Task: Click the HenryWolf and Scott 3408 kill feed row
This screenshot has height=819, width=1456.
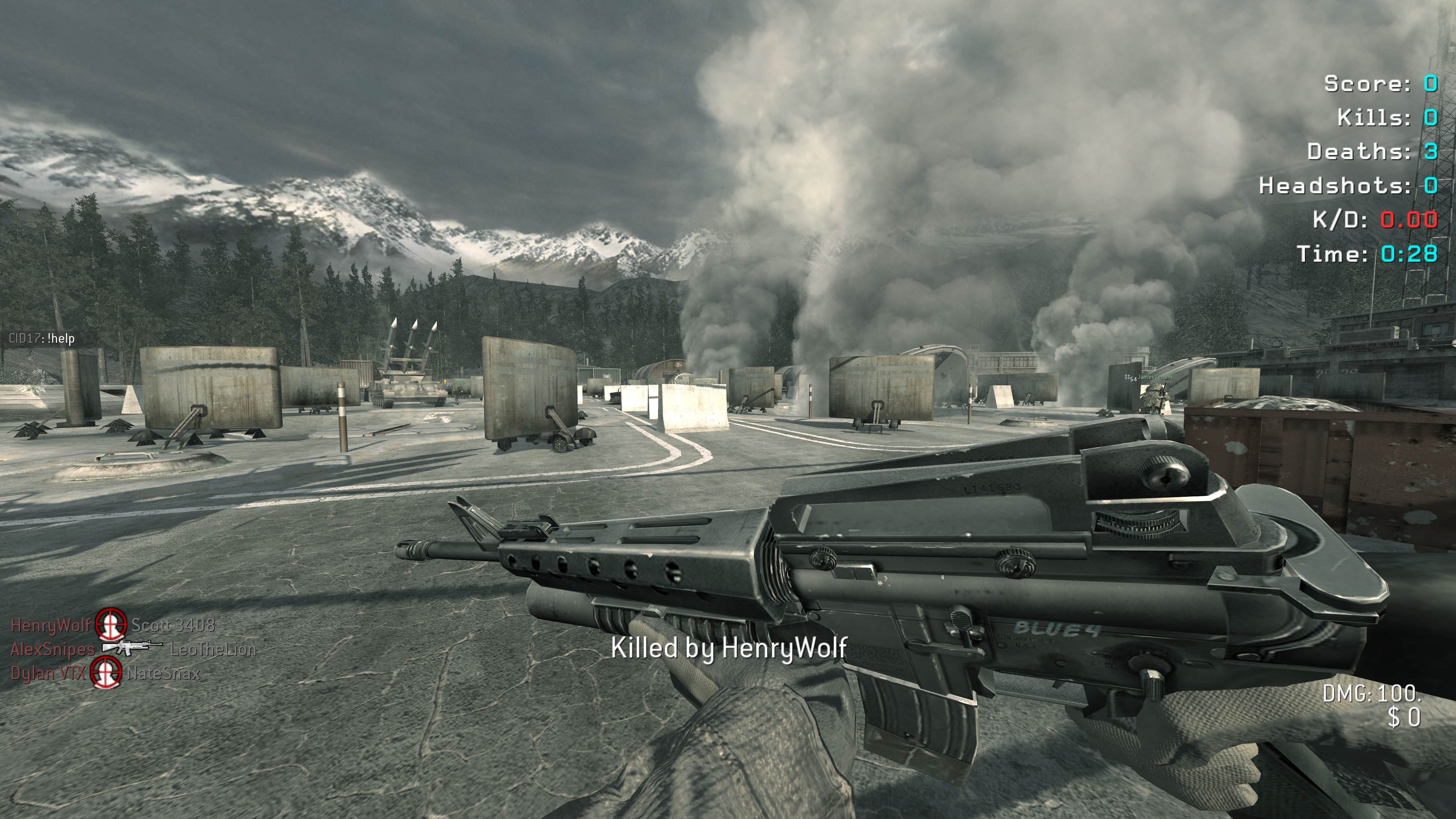Action: coord(113,625)
